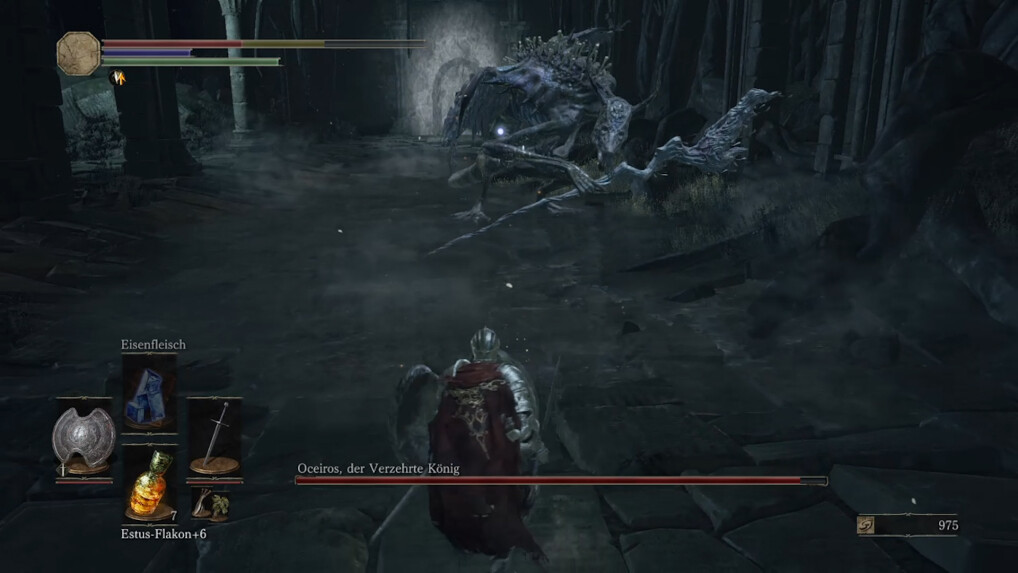The width and height of the screenshot is (1018, 573).
Task: Select the Eisenfleisch spell slot
Action: [x=148, y=394]
